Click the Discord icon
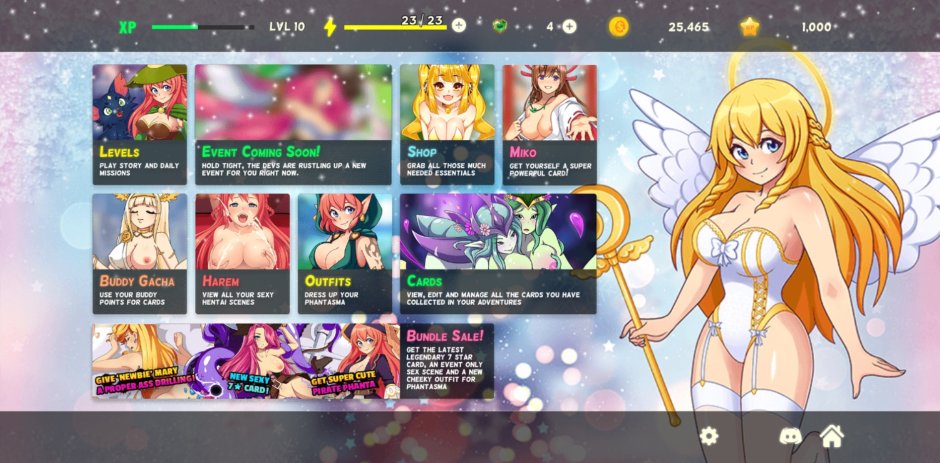The image size is (940, 463). [790, 436]
